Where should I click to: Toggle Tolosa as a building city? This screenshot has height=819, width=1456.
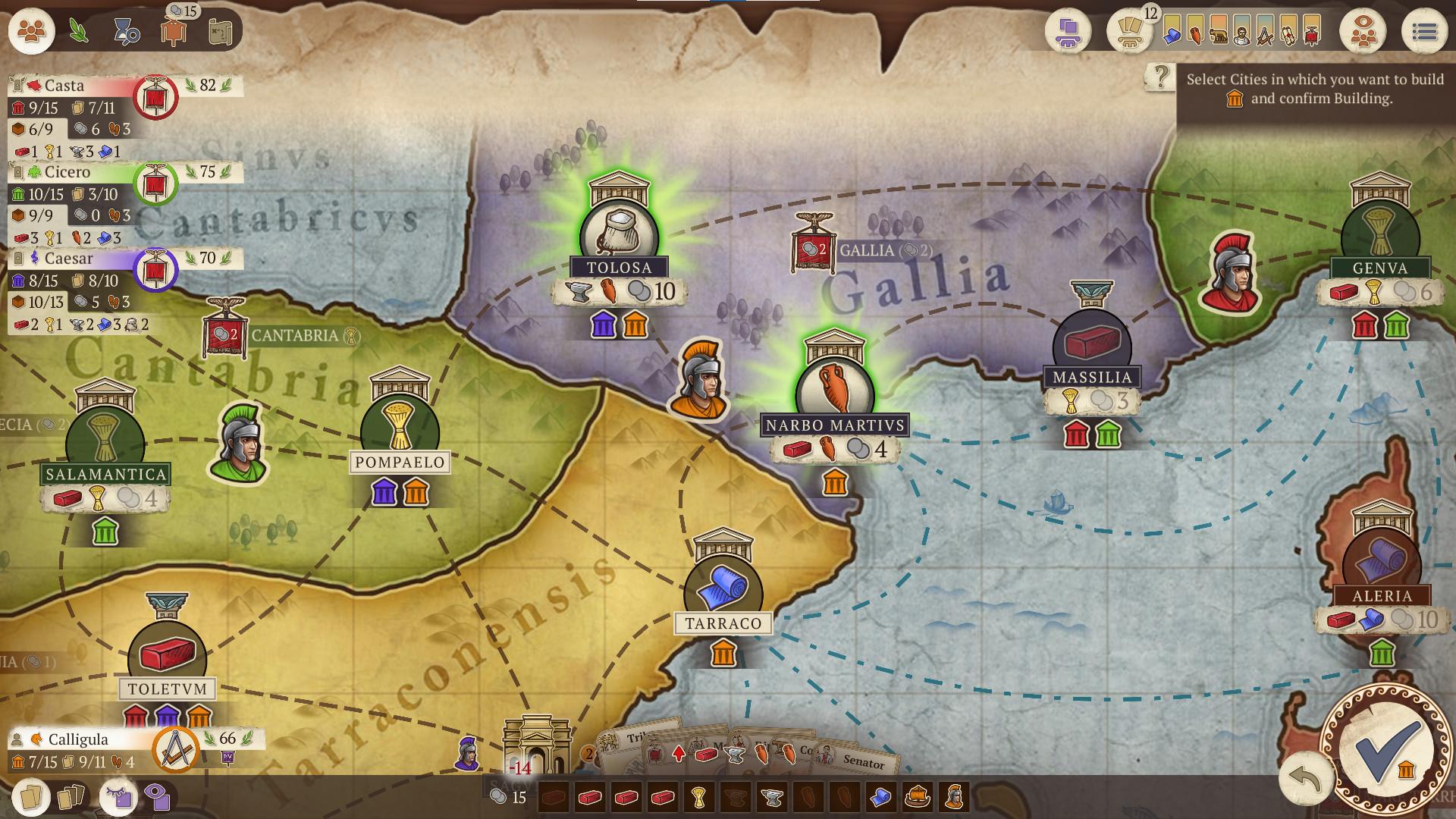click(617, 227)
